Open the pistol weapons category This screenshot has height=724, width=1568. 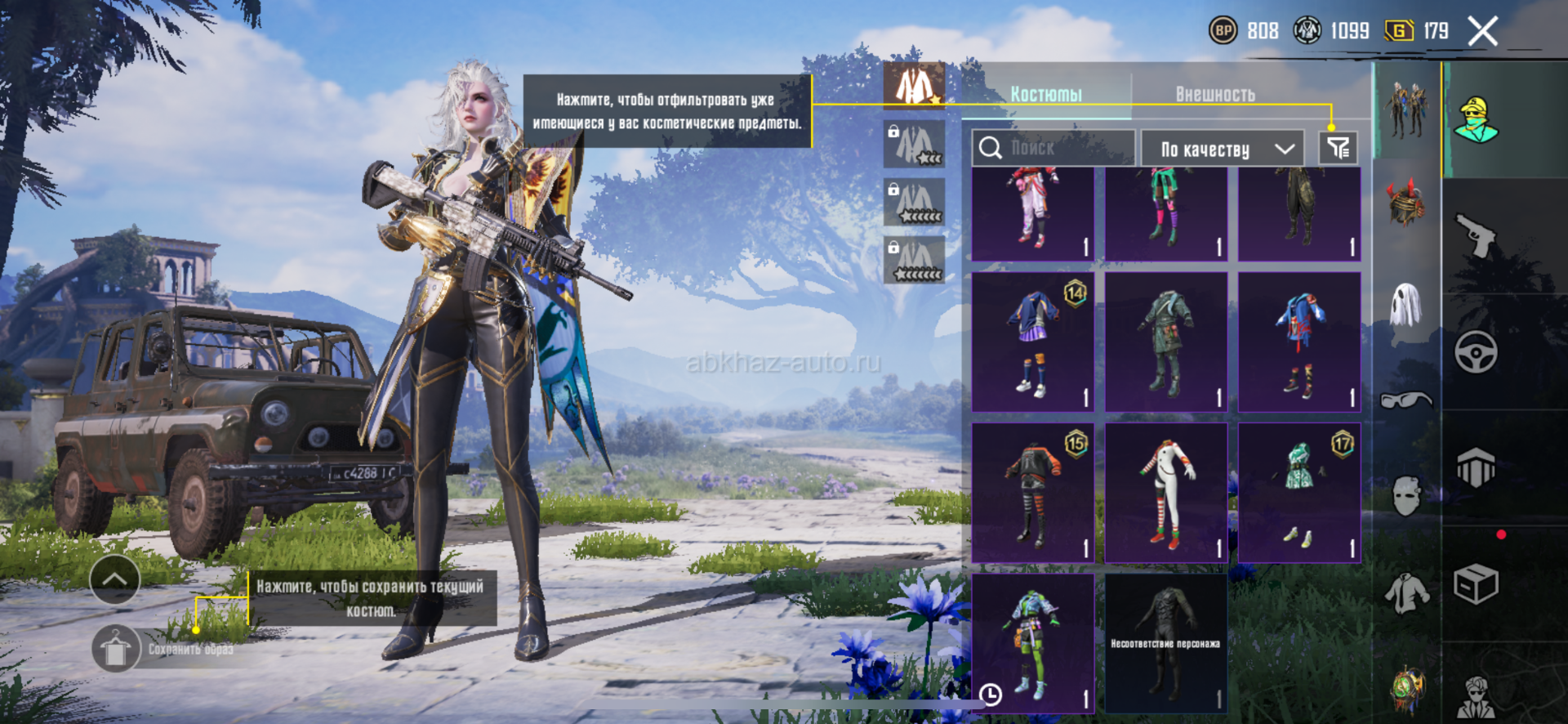coord(1476,236)
